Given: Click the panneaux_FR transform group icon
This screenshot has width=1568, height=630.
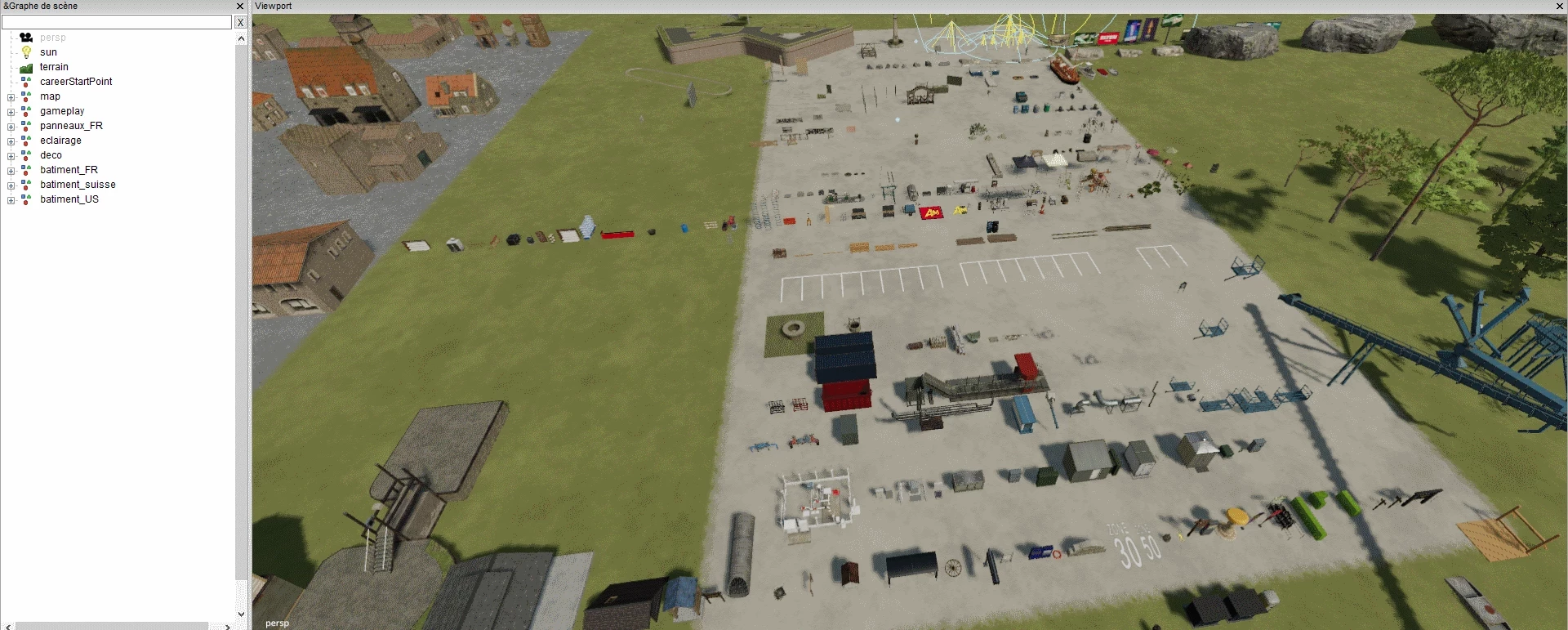Looking at the screenshot, I should click(x=27, y=126).
